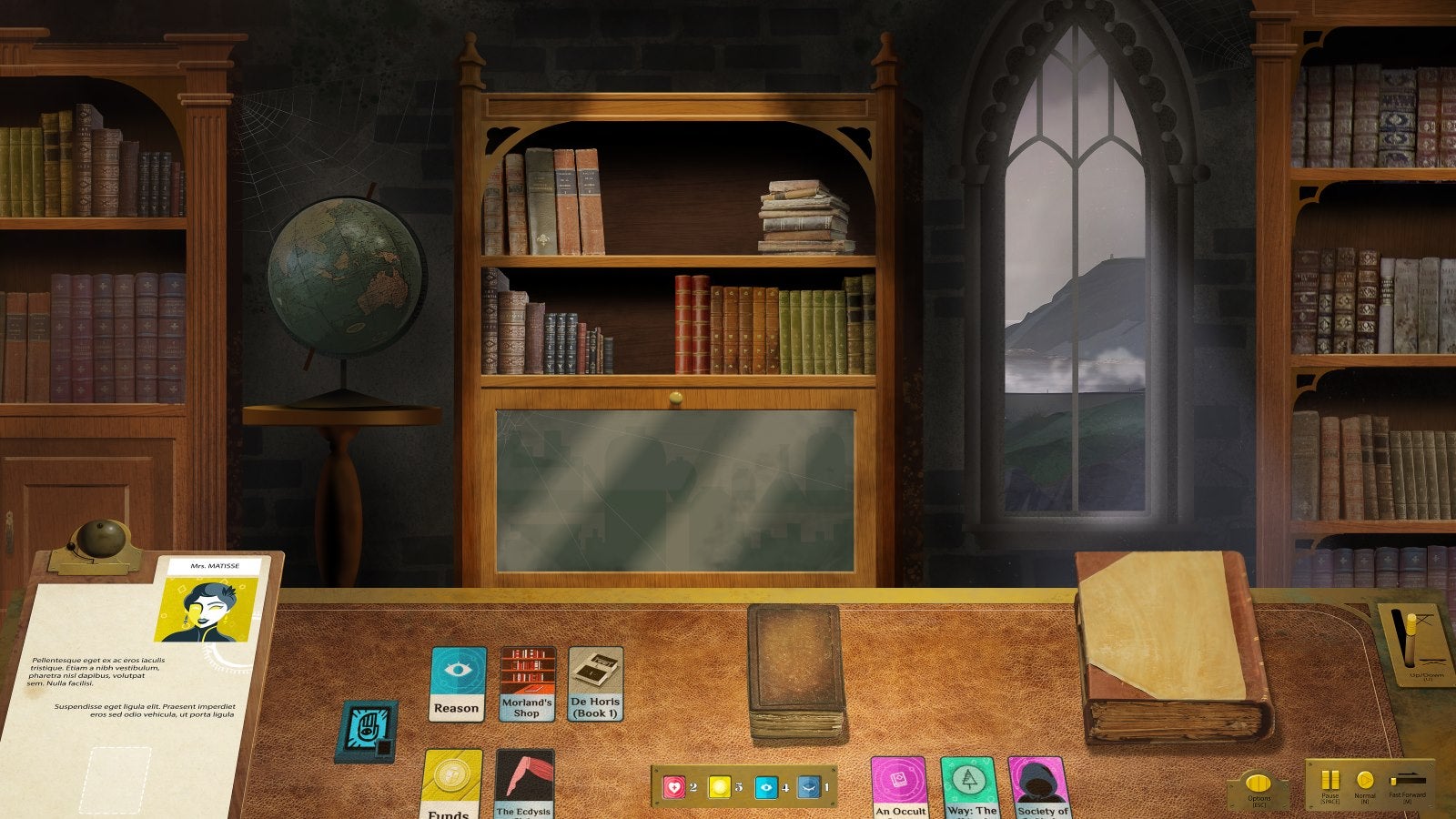Enable Fast Forward
1456x819 pixels.
tap(1407, 779)
